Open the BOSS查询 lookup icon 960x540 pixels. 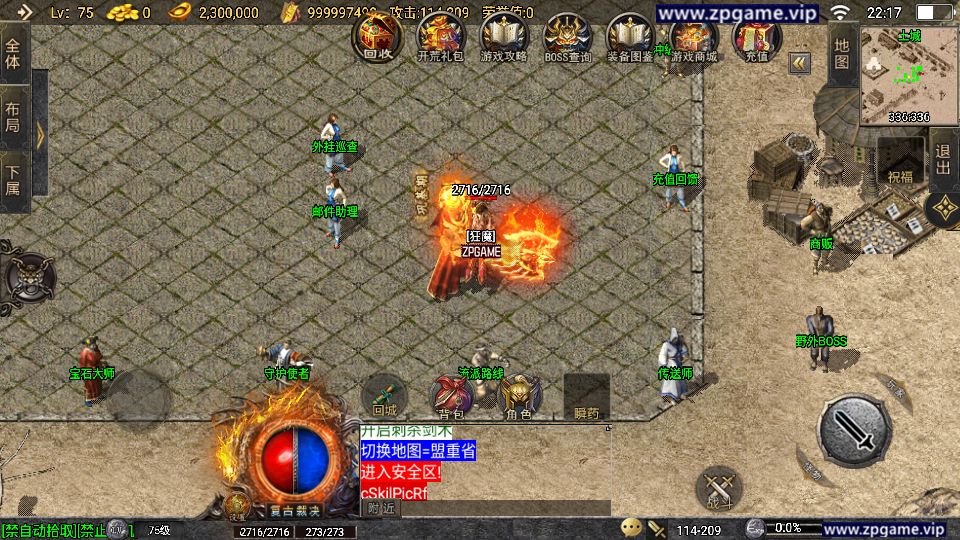pos(567,38)
